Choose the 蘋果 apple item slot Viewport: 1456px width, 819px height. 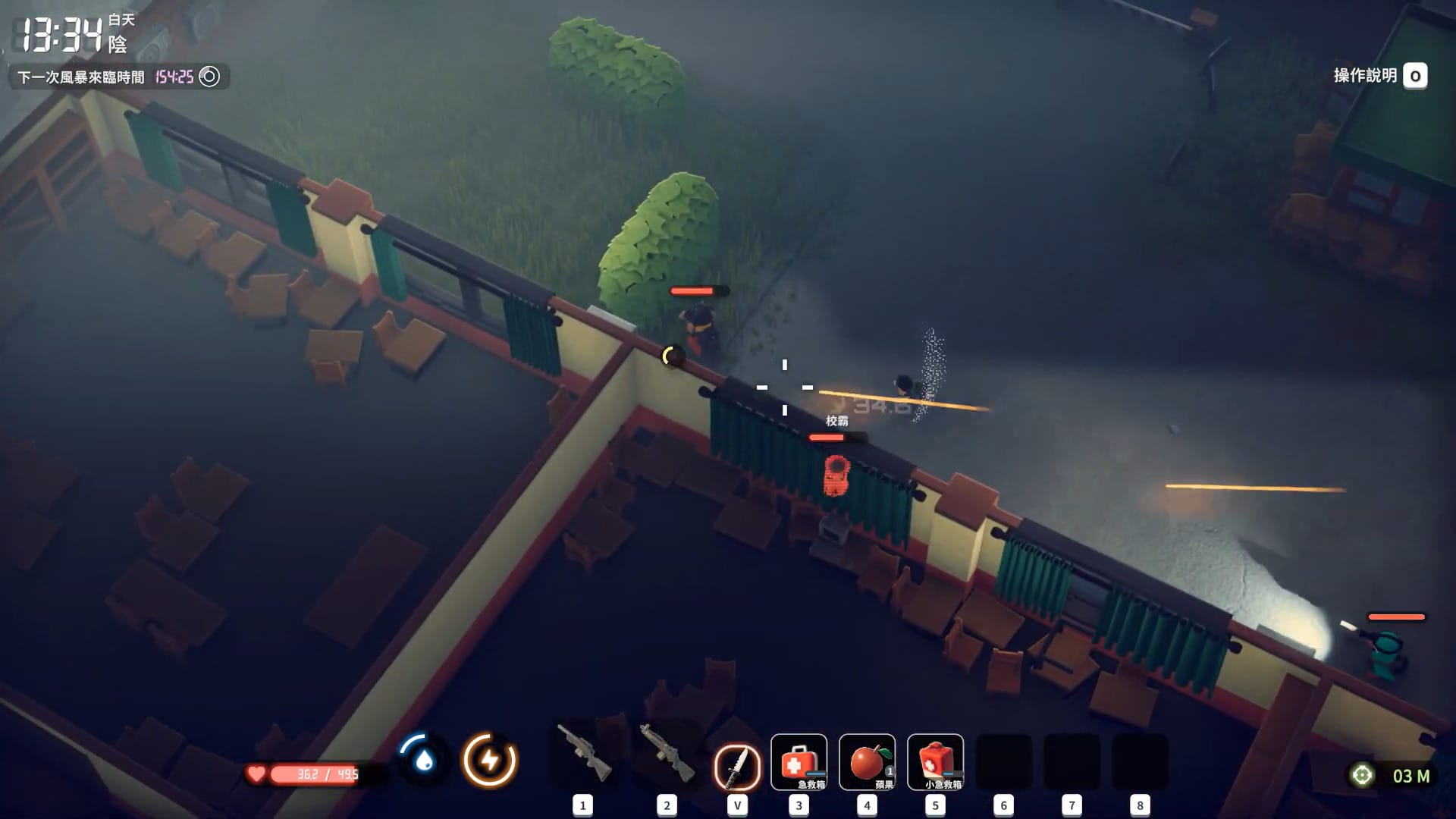(x=867, y=762)
